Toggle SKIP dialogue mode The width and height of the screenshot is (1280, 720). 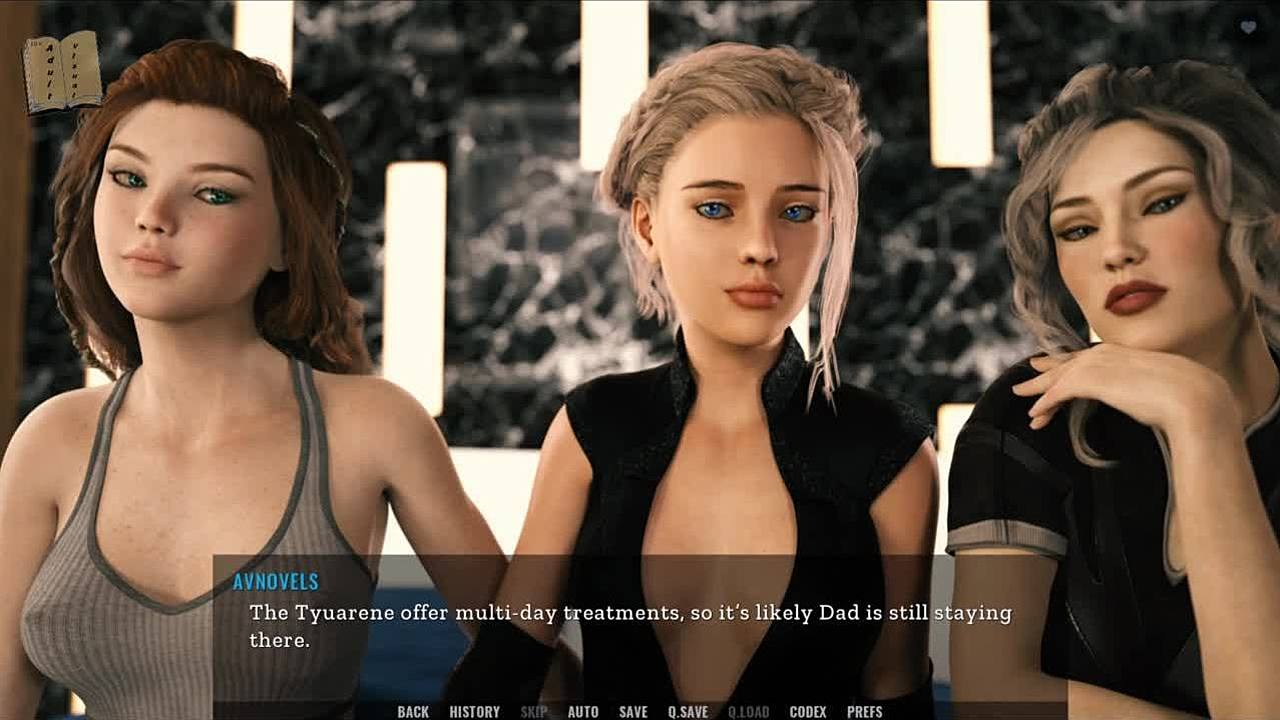[534, 712]
